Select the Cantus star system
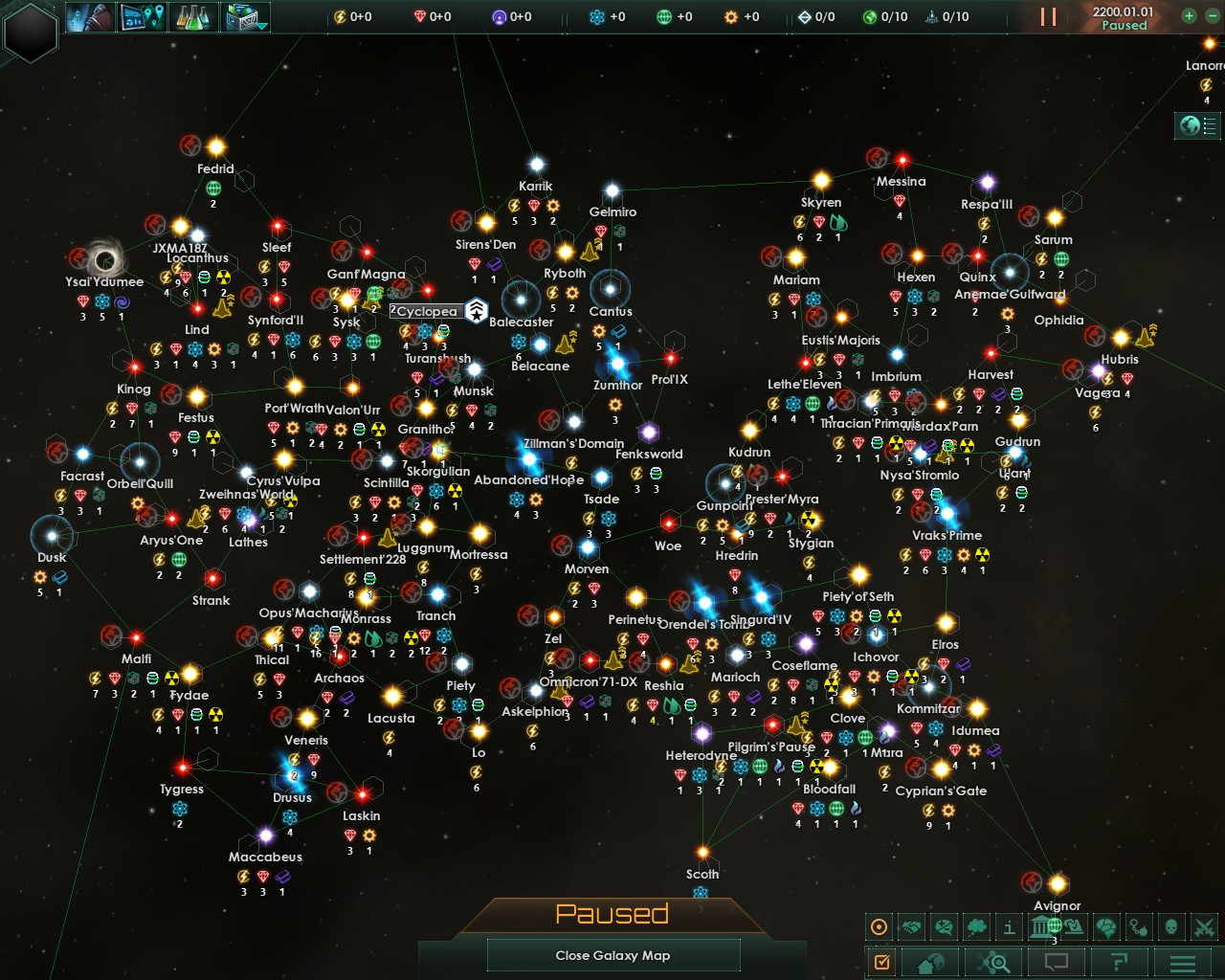Viewport: 1225px width, 980px height. pos(611,290)
